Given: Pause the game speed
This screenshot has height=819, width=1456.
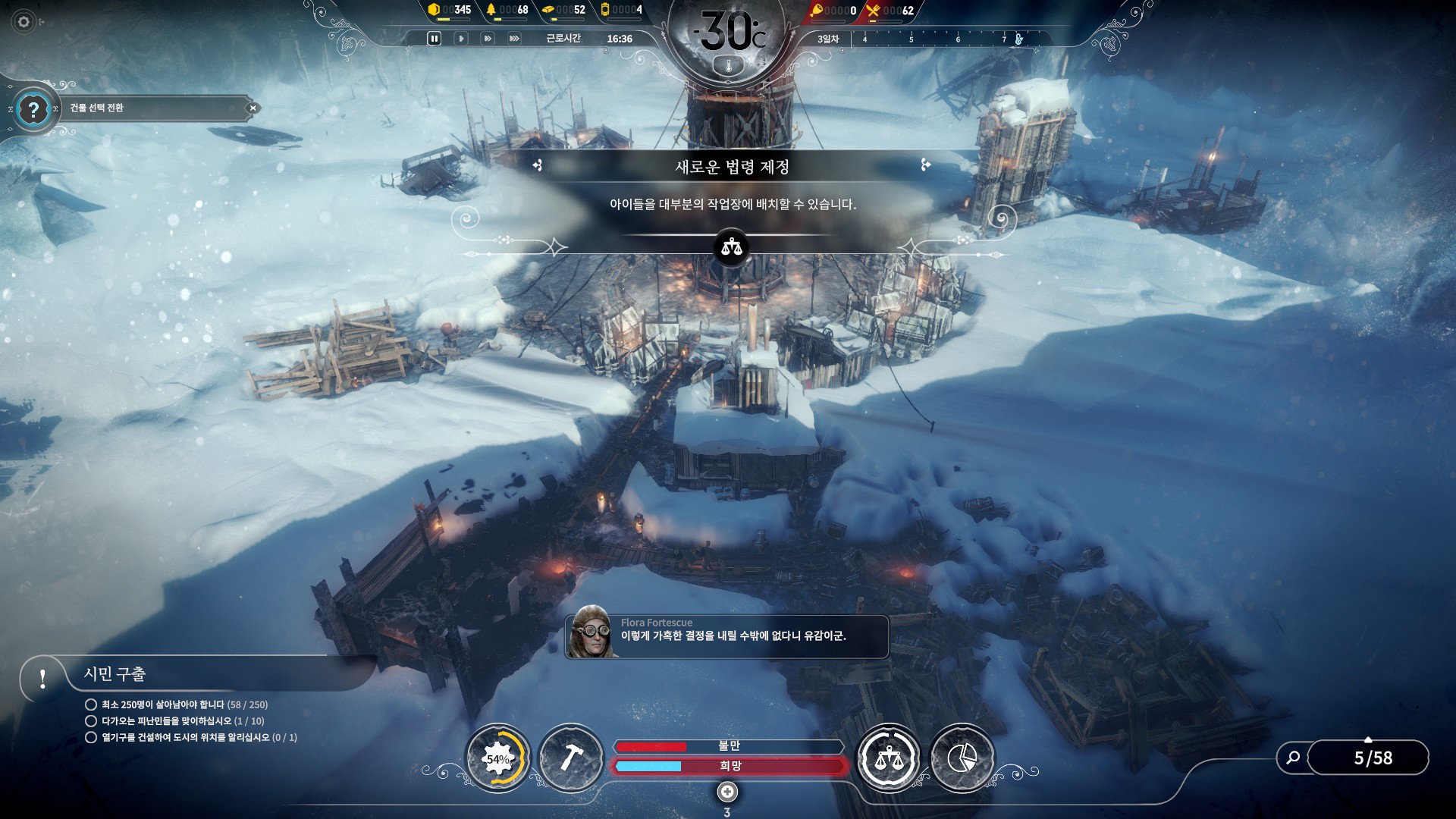Looking at the screenshot, I should 434,39.
